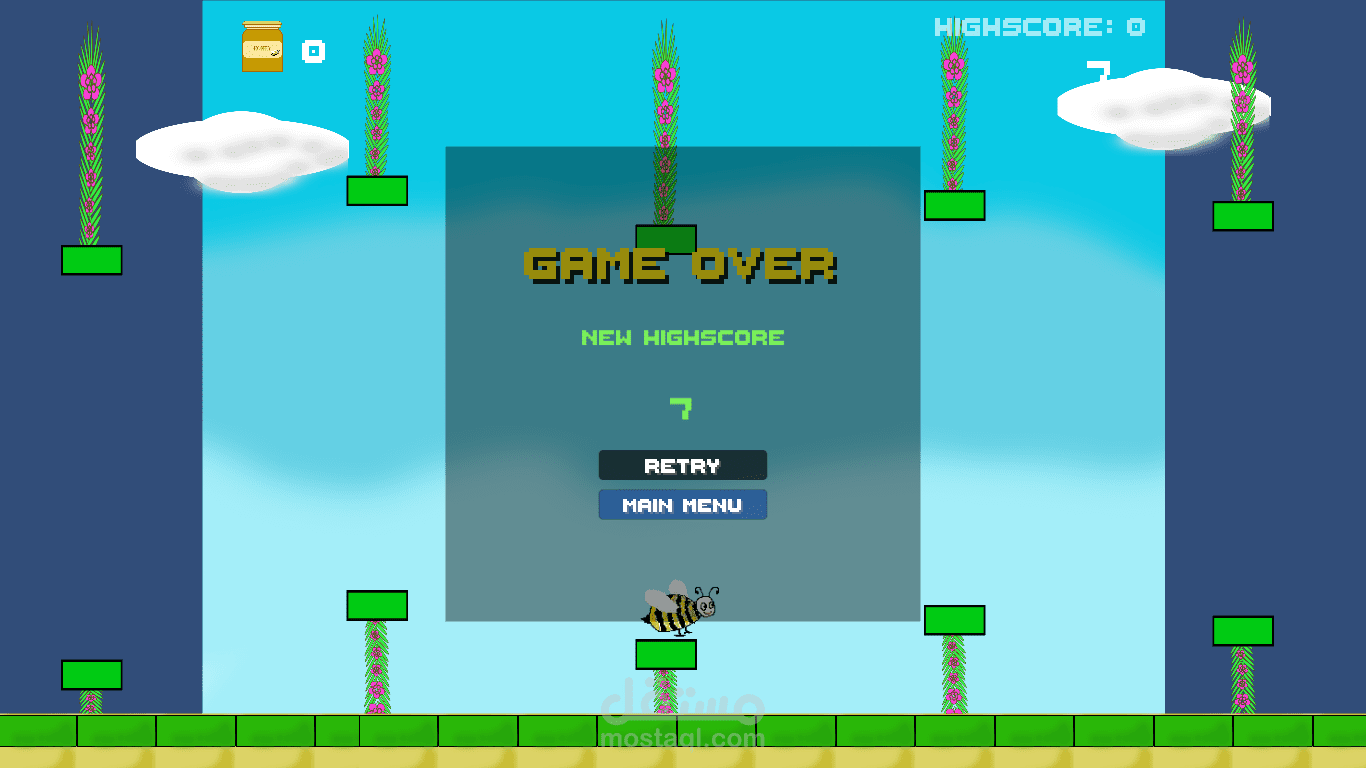Click the mostaql.com watermark at the bottom
Image resolution: width=1366 pixels, height=768 pixels.
pyautogui.click(x=683, y=740)
